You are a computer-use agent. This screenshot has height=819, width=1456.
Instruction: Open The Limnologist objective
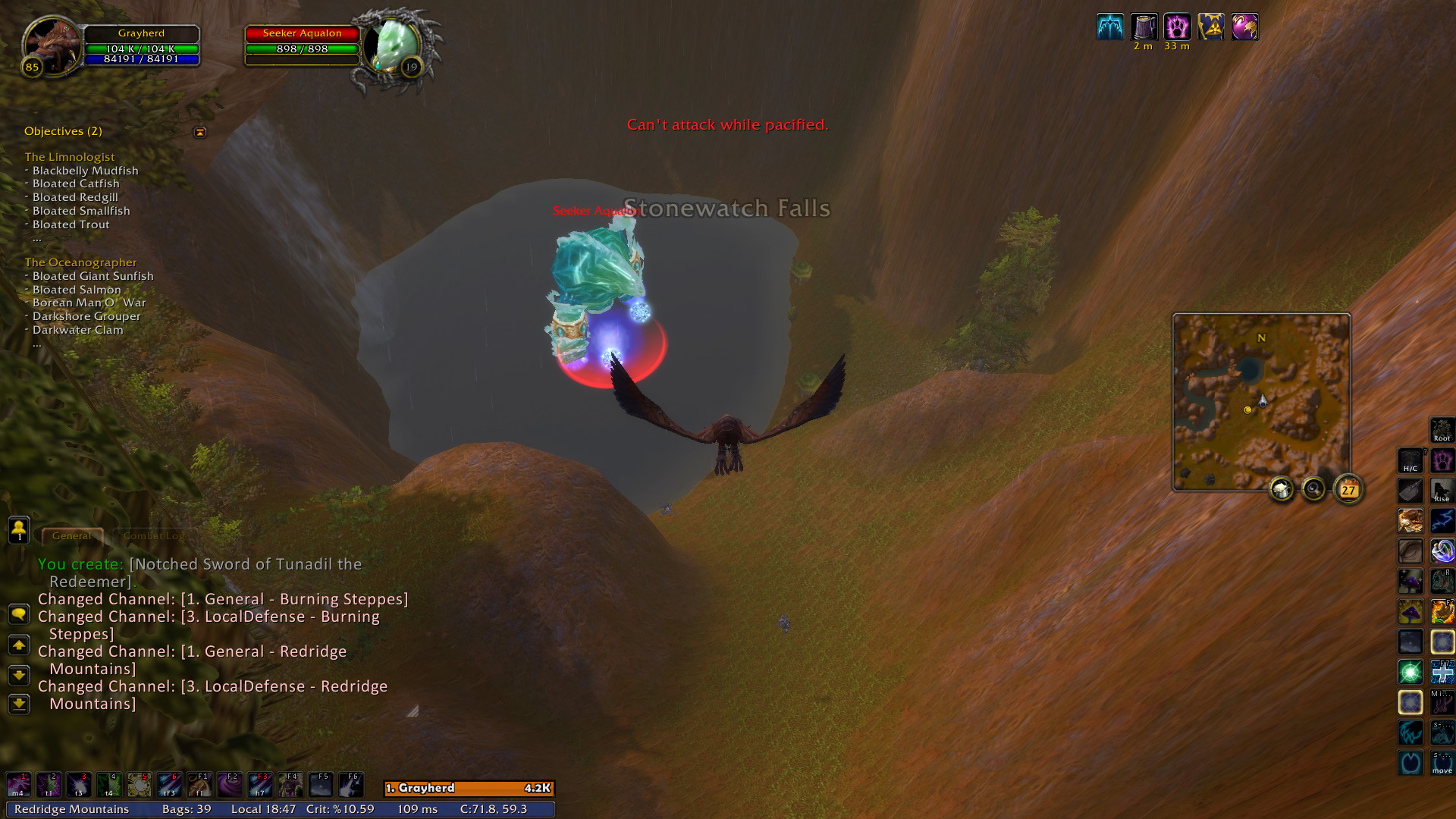(x=70, y=157)
